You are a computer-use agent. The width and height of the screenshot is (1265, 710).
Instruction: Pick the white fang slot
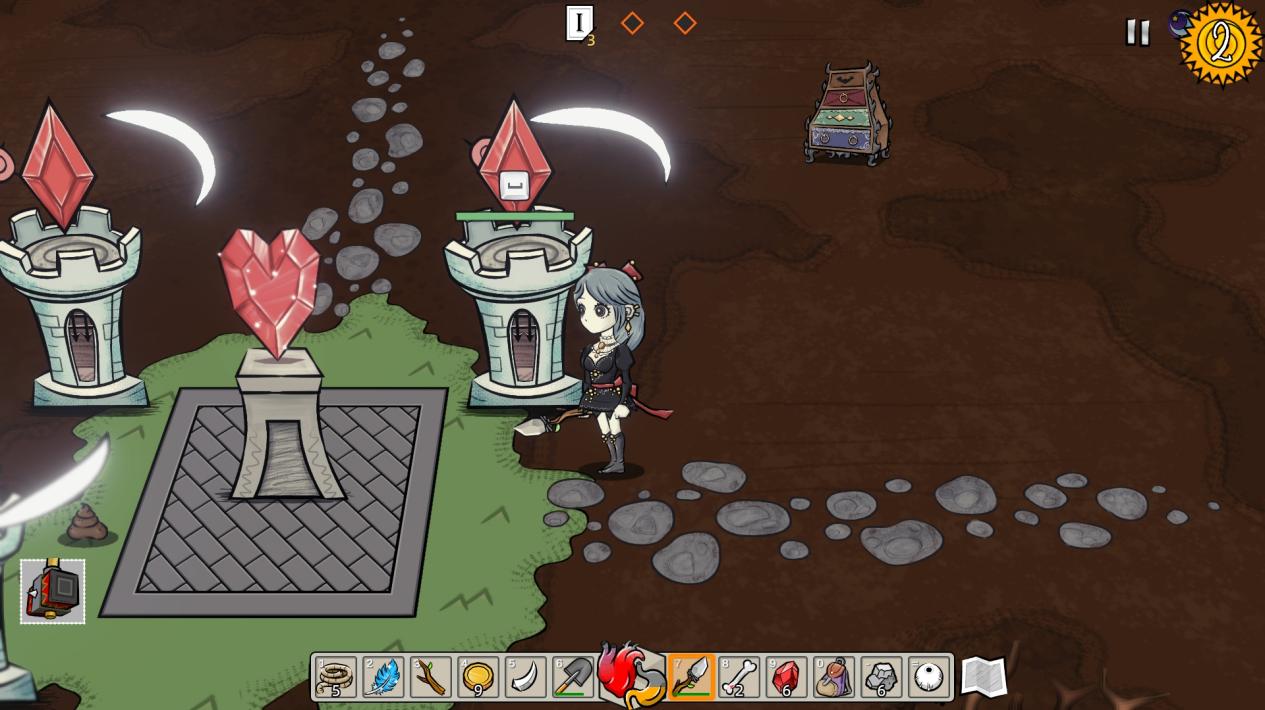pyautogui.click(x=525, y=677)
